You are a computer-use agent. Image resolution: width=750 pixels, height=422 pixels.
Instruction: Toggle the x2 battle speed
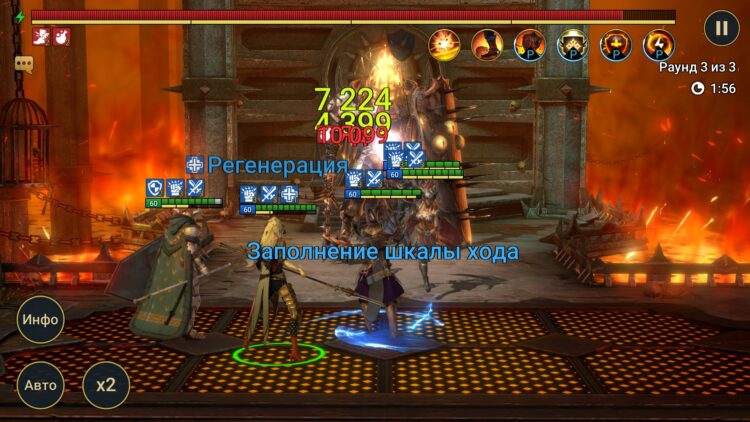click(105, 384)
